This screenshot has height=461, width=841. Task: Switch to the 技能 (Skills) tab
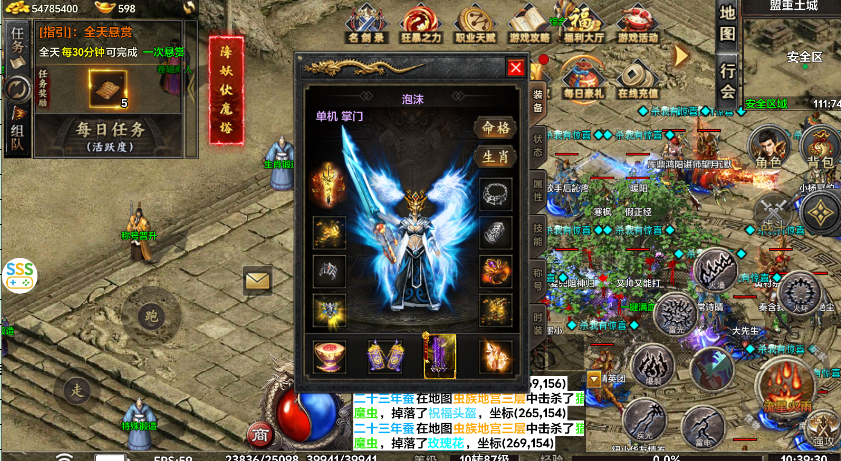click(538, 238)
